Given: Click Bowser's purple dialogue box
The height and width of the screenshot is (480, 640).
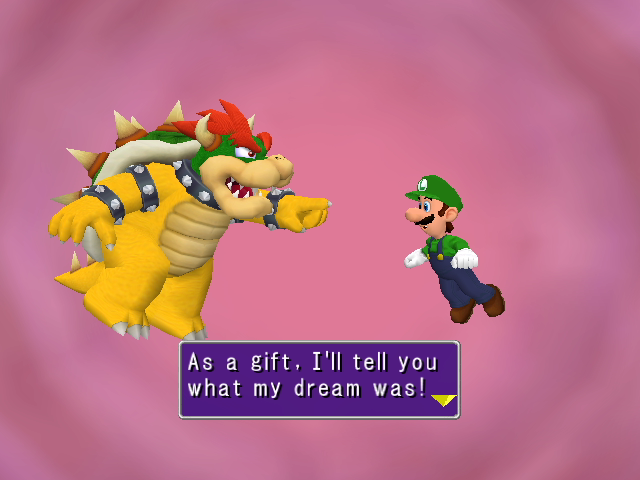Looking at the screenshot, I should pos(318,379).
